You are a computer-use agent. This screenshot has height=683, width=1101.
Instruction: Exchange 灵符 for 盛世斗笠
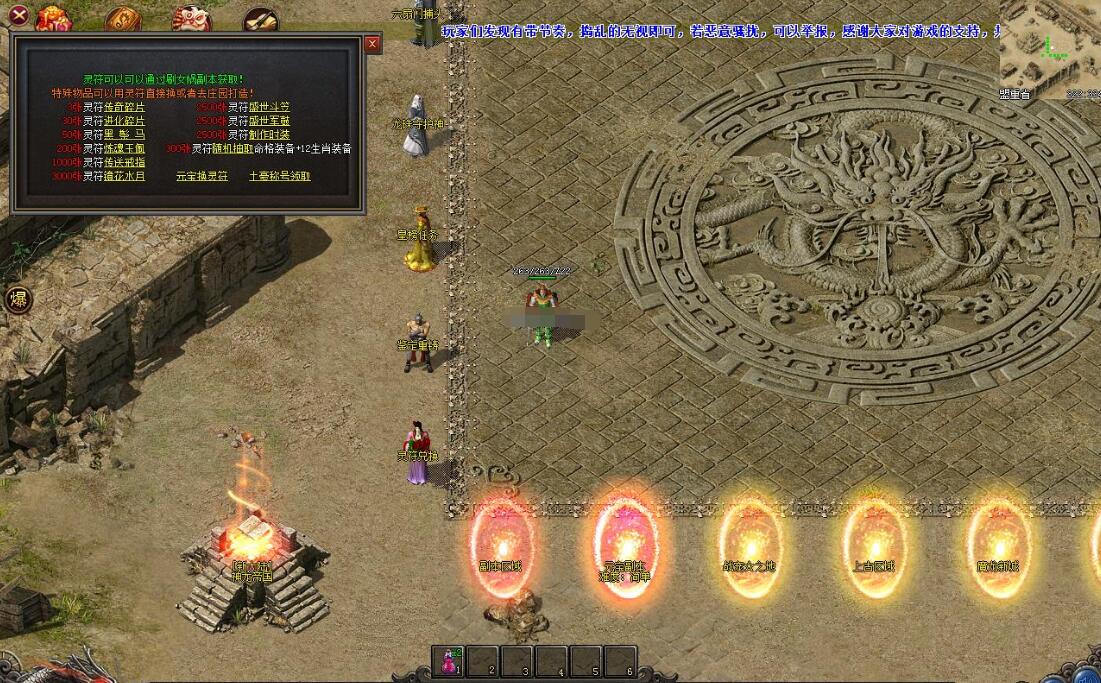pyautogui.click(x=268, y=107)
